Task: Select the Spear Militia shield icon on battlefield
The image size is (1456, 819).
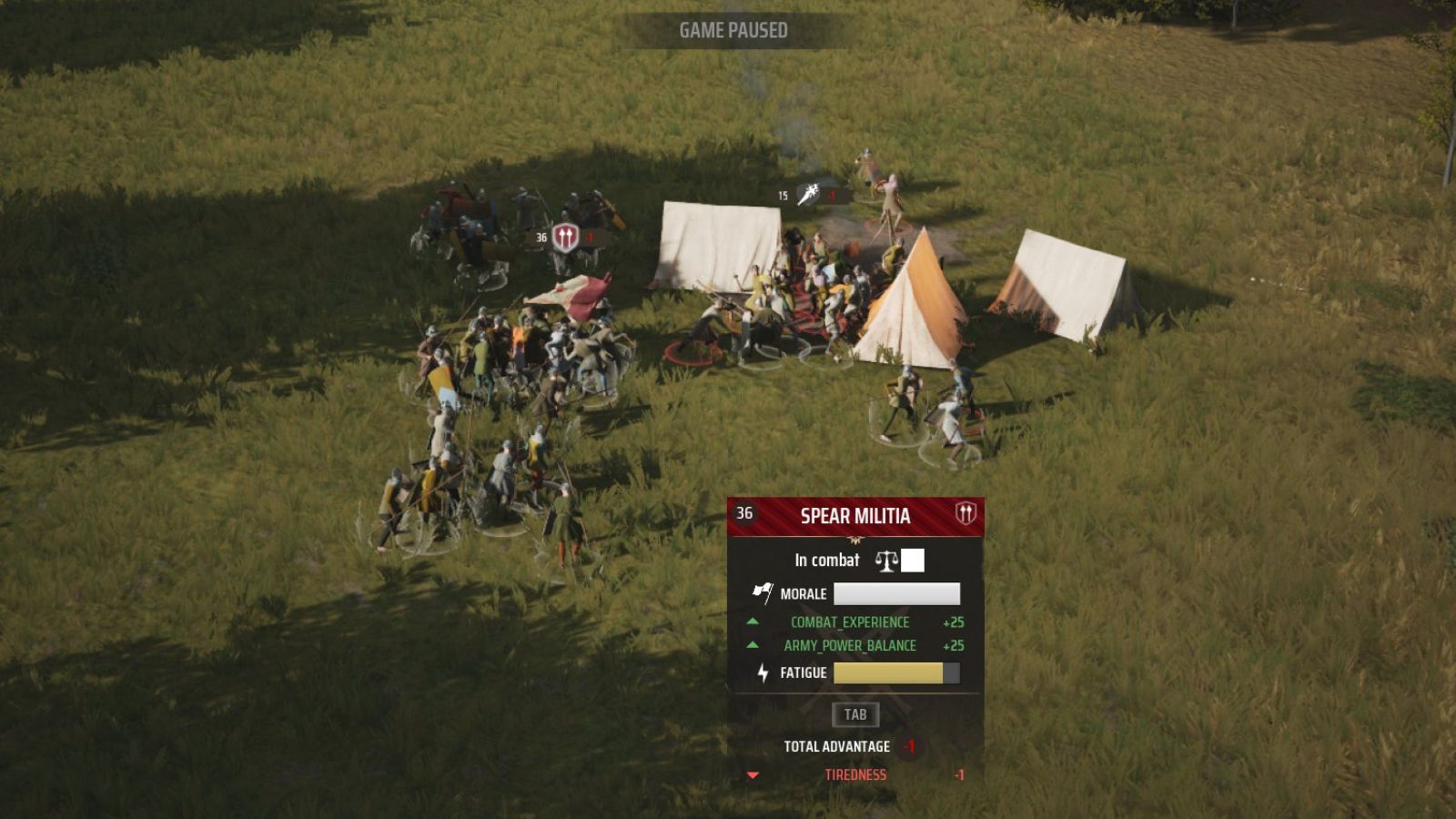Action: pos(567,237)
